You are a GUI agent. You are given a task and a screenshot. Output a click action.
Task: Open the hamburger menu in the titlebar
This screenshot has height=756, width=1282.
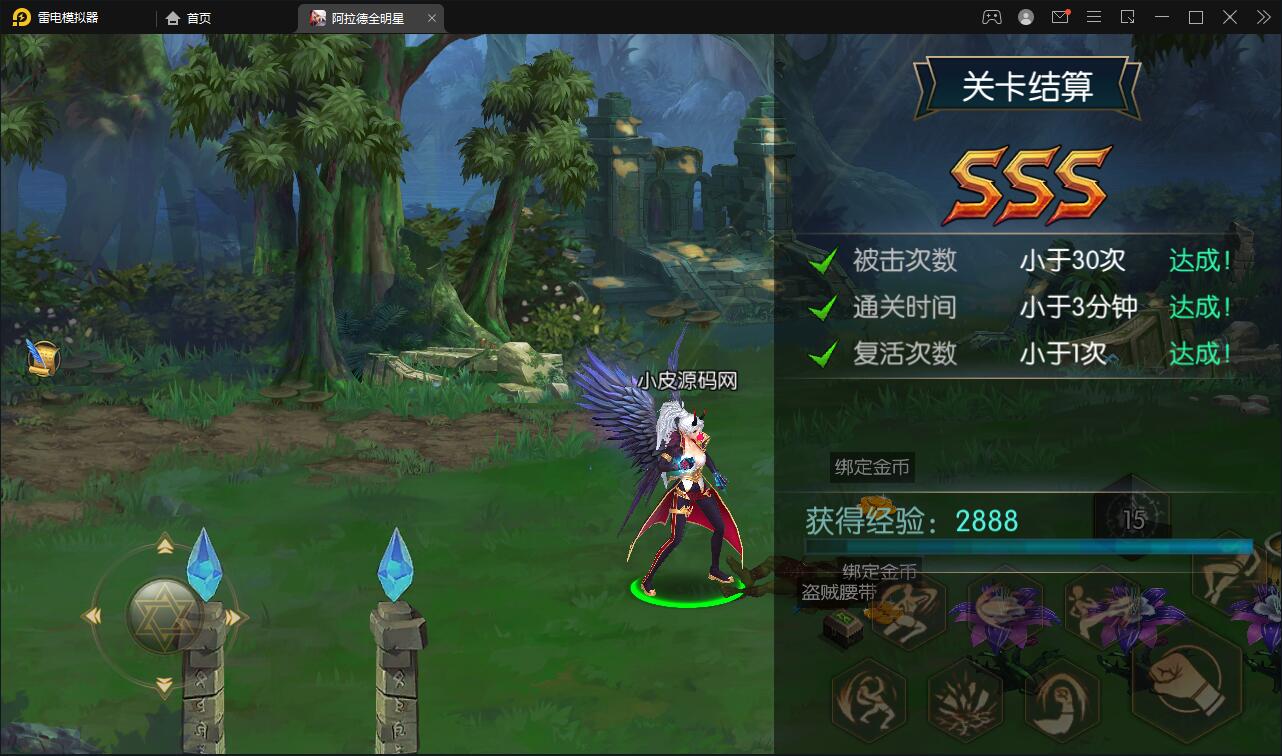click(x=1094, y=17)
